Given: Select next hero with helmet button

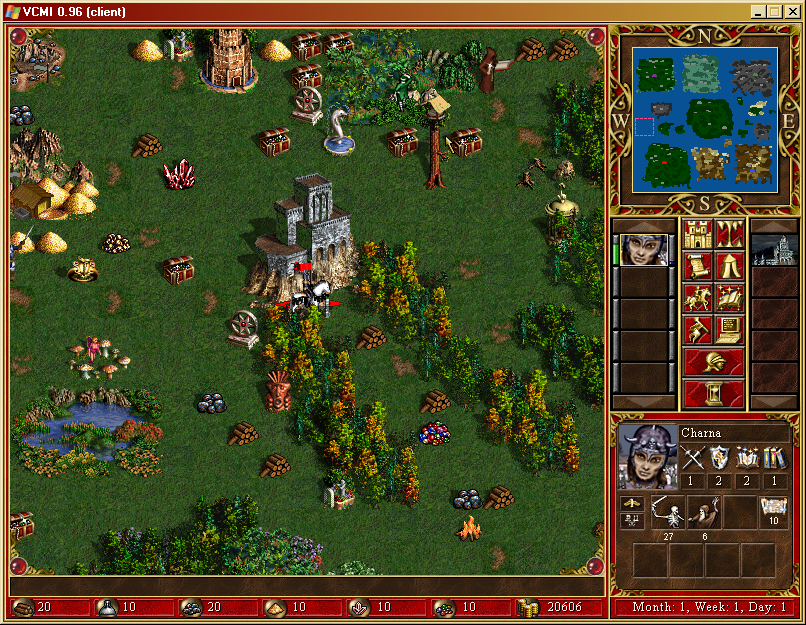Looking at the screenshot, I should pyautogui.click(x=714, y=362).
